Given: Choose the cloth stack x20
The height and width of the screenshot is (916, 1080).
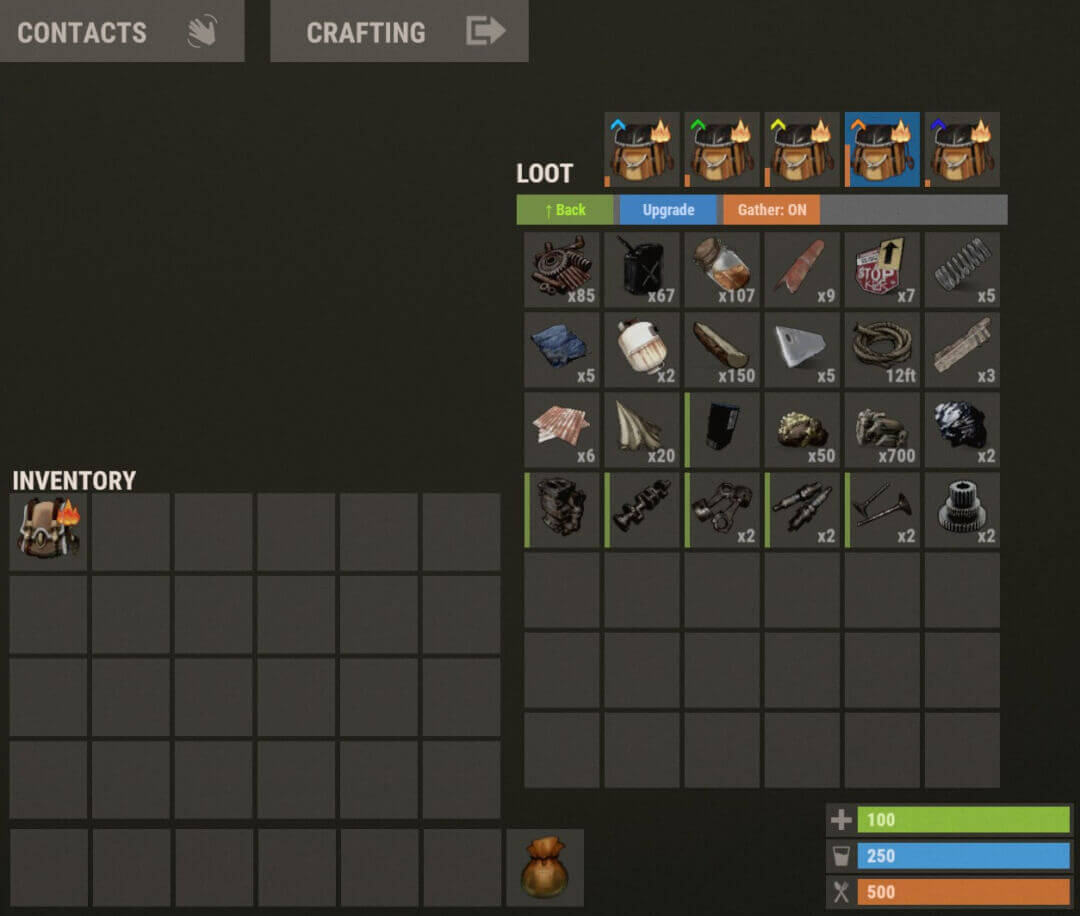Looking at the screenshot, I should pos(642,430).
